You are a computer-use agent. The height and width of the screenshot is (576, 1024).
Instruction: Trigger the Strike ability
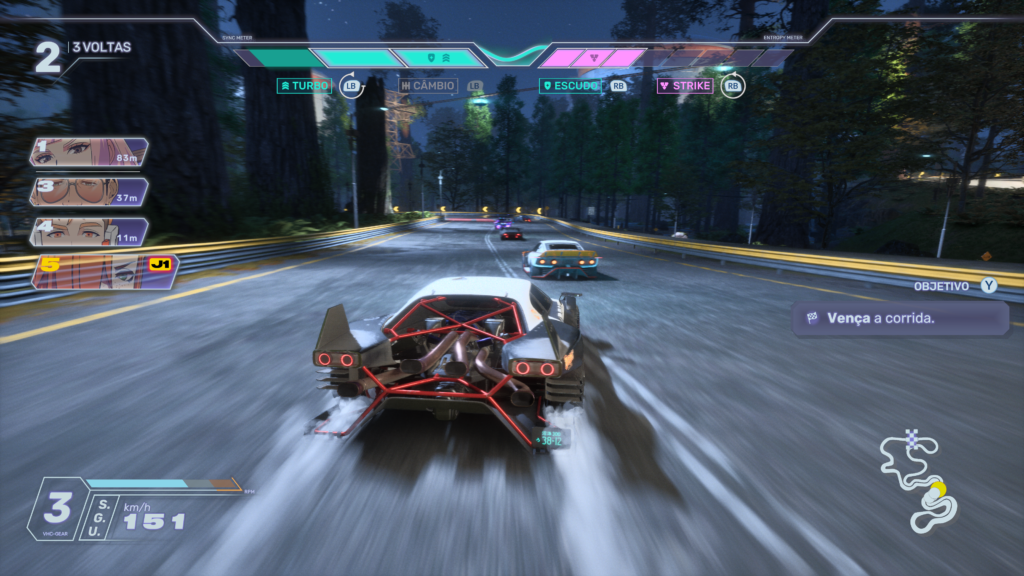pos(685,86)
